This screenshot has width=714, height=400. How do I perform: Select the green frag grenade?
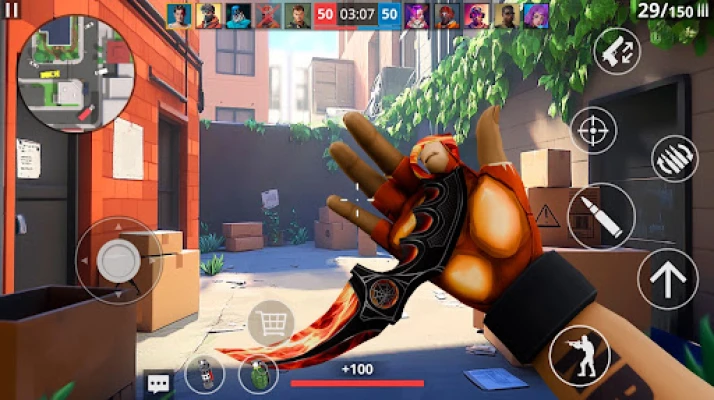click(258, 375)
